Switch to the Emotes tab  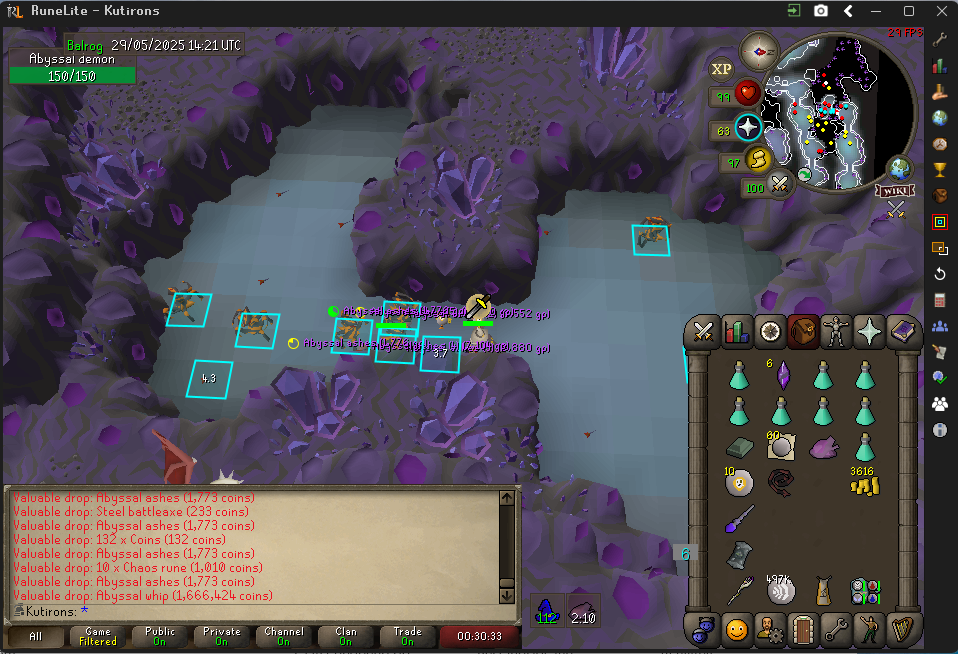[x=737, y=630]
